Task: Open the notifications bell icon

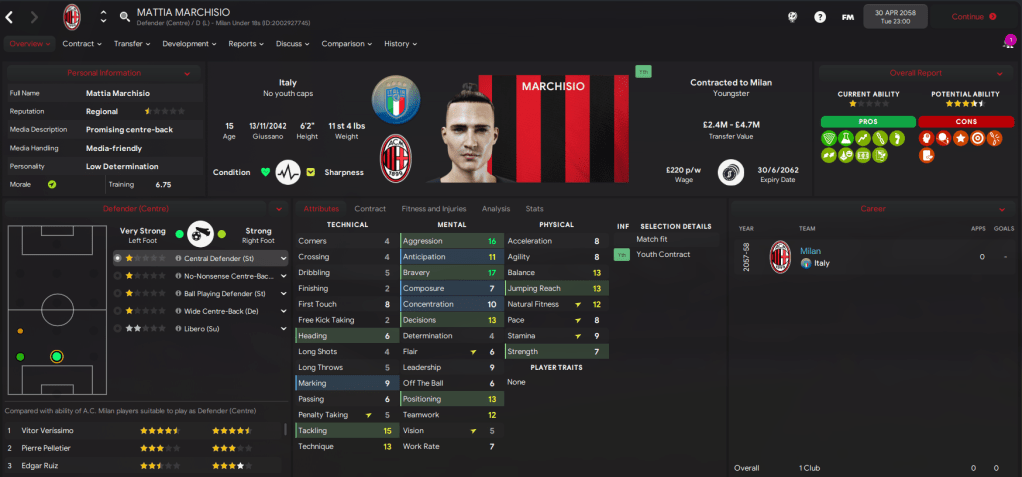Action: [1006, 44]
